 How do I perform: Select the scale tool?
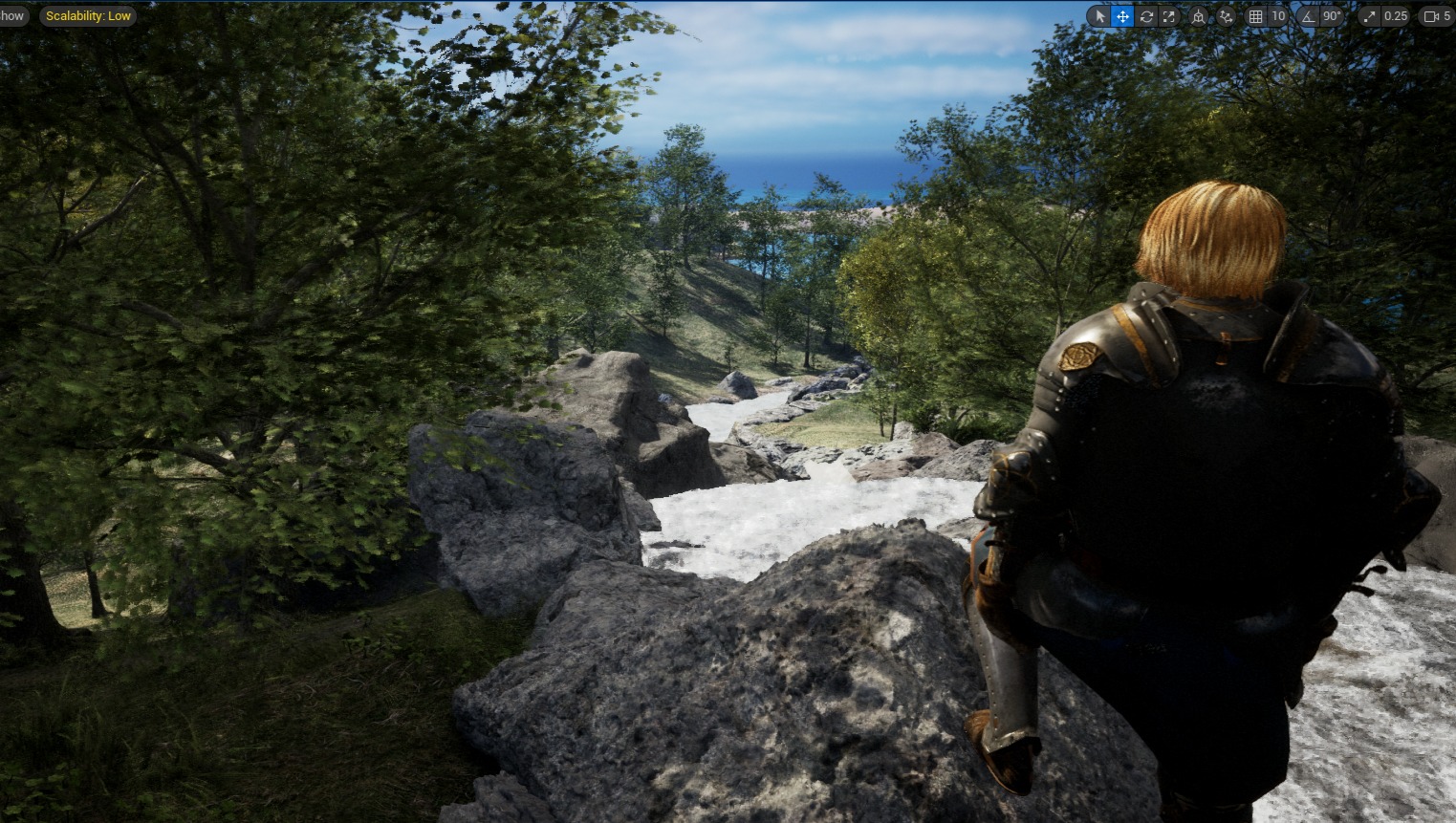pos(1168,16)
